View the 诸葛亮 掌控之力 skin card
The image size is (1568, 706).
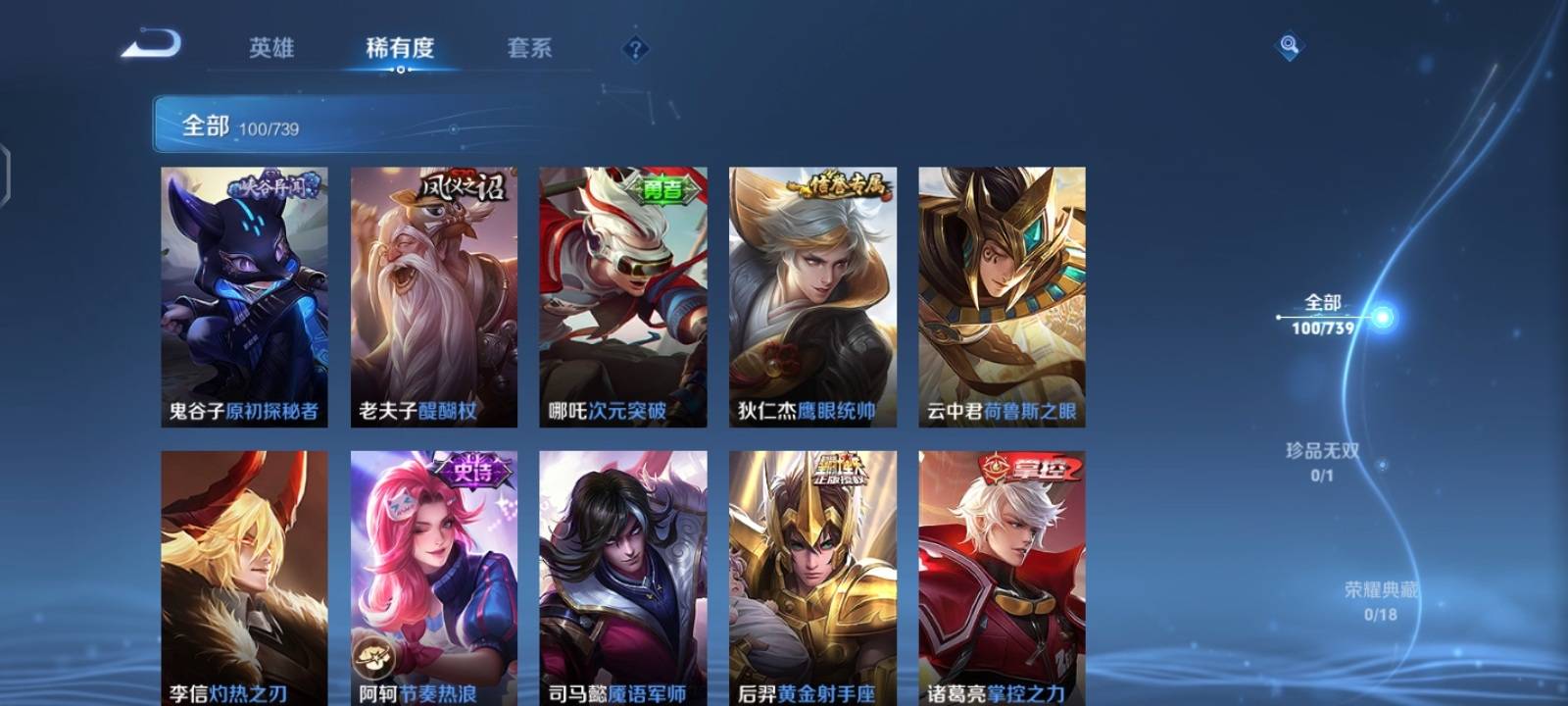(x=1002, y=579)
